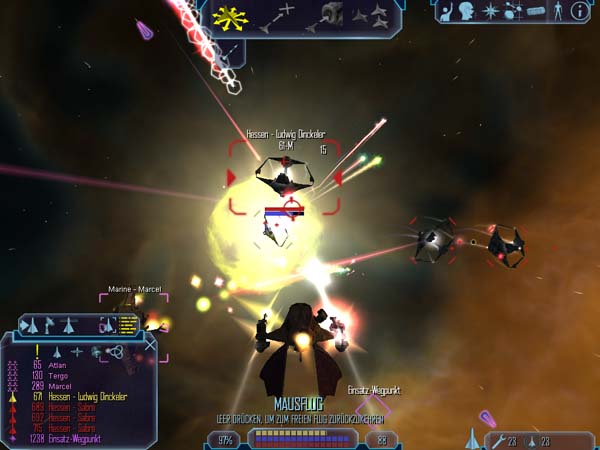Click the atom-shaped filter icon in contact list
The width and height of the screenshot is (600, 450).
point(116,351)
